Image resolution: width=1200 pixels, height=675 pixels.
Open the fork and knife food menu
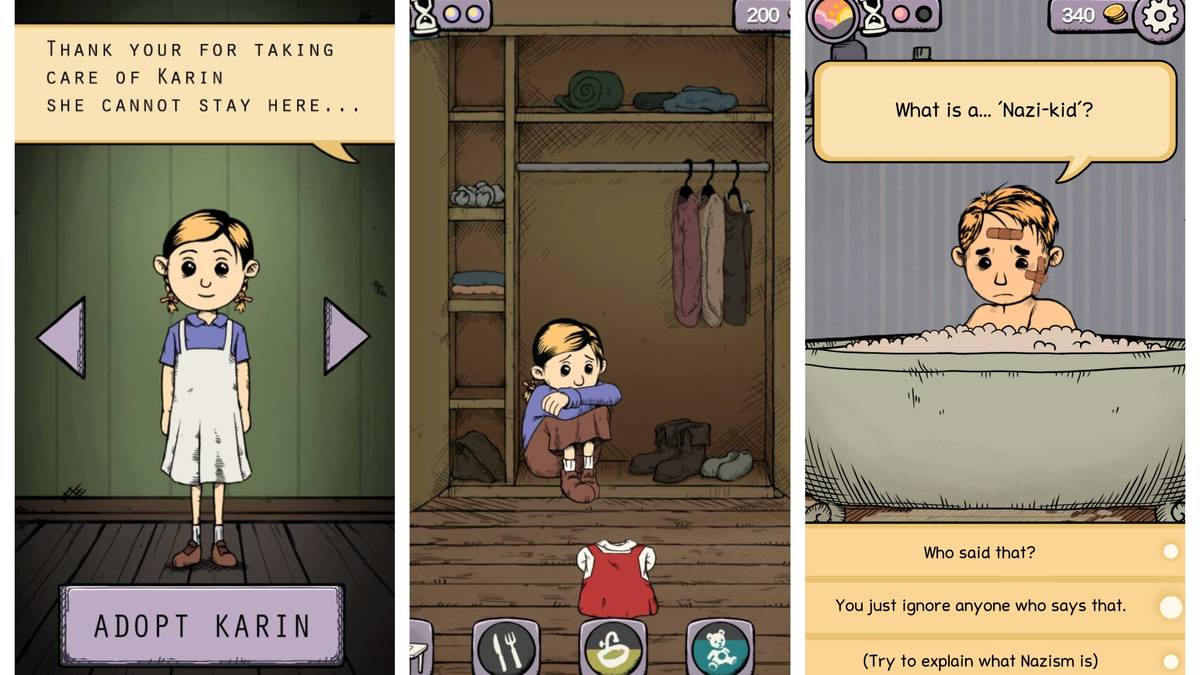coord(505,648)
